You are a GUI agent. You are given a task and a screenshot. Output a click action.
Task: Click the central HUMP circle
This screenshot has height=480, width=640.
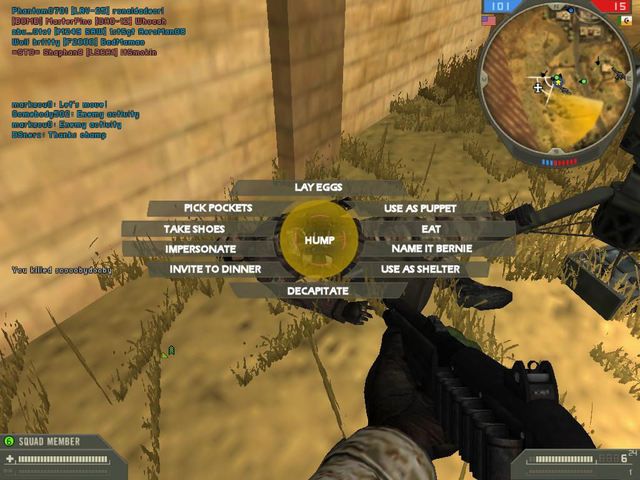[x=319, y=240]
